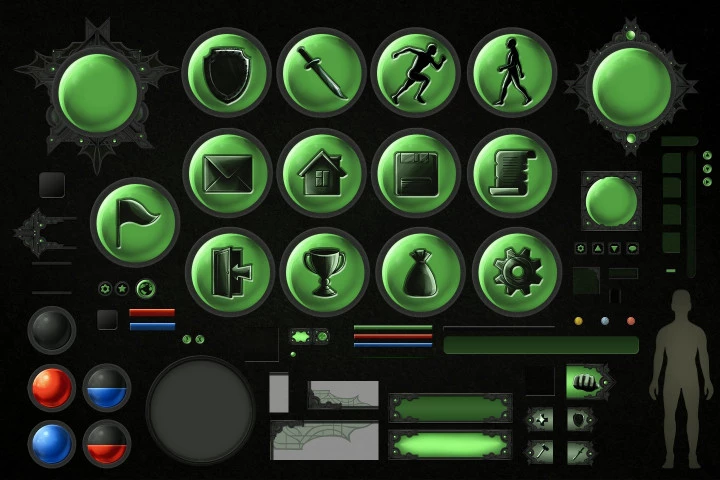The image size is (720, 480).
Task: Select the dark black orb
Action: 52,329
